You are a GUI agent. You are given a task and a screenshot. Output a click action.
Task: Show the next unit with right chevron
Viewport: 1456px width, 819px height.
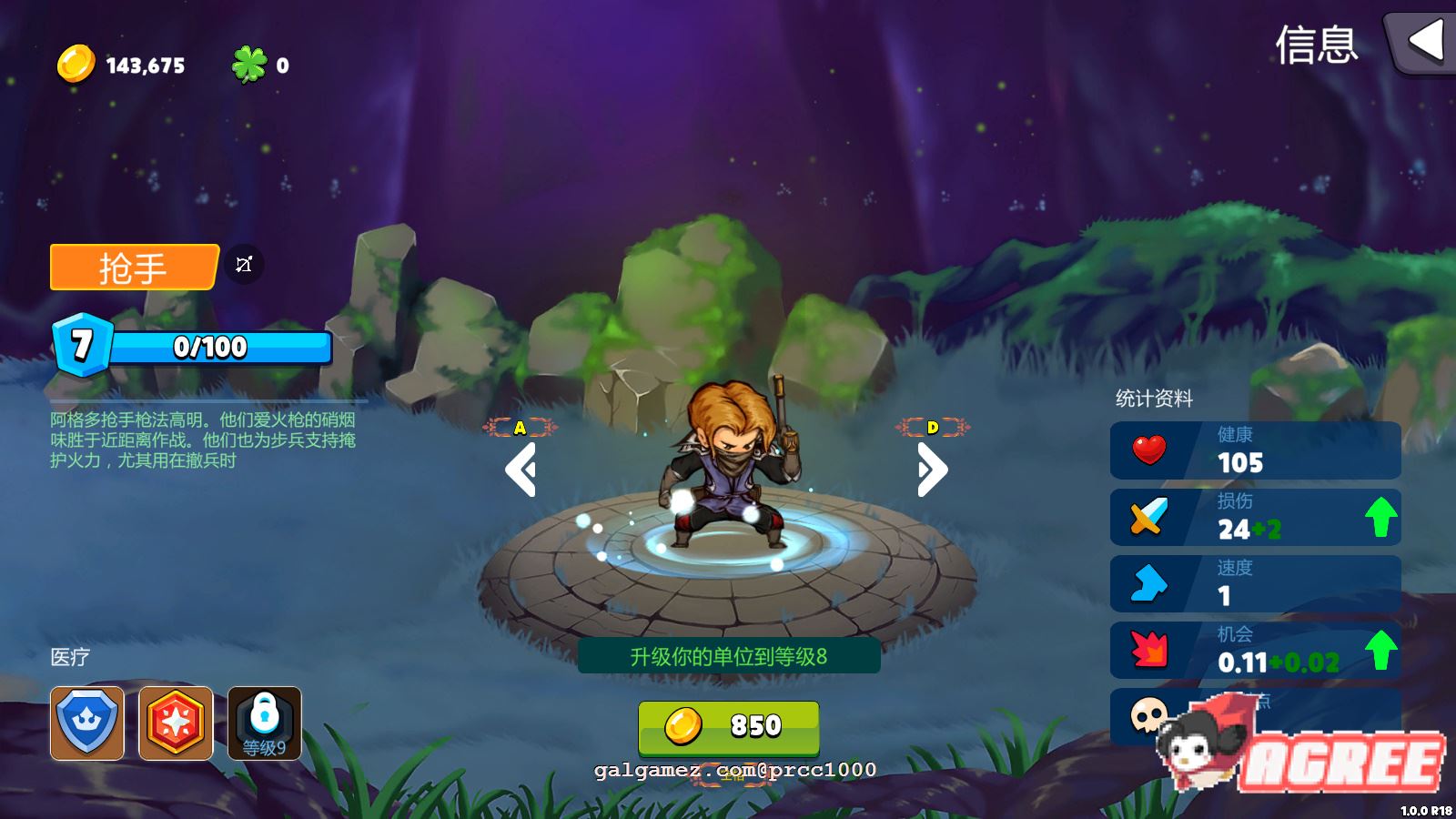click(x=933, y=470)
